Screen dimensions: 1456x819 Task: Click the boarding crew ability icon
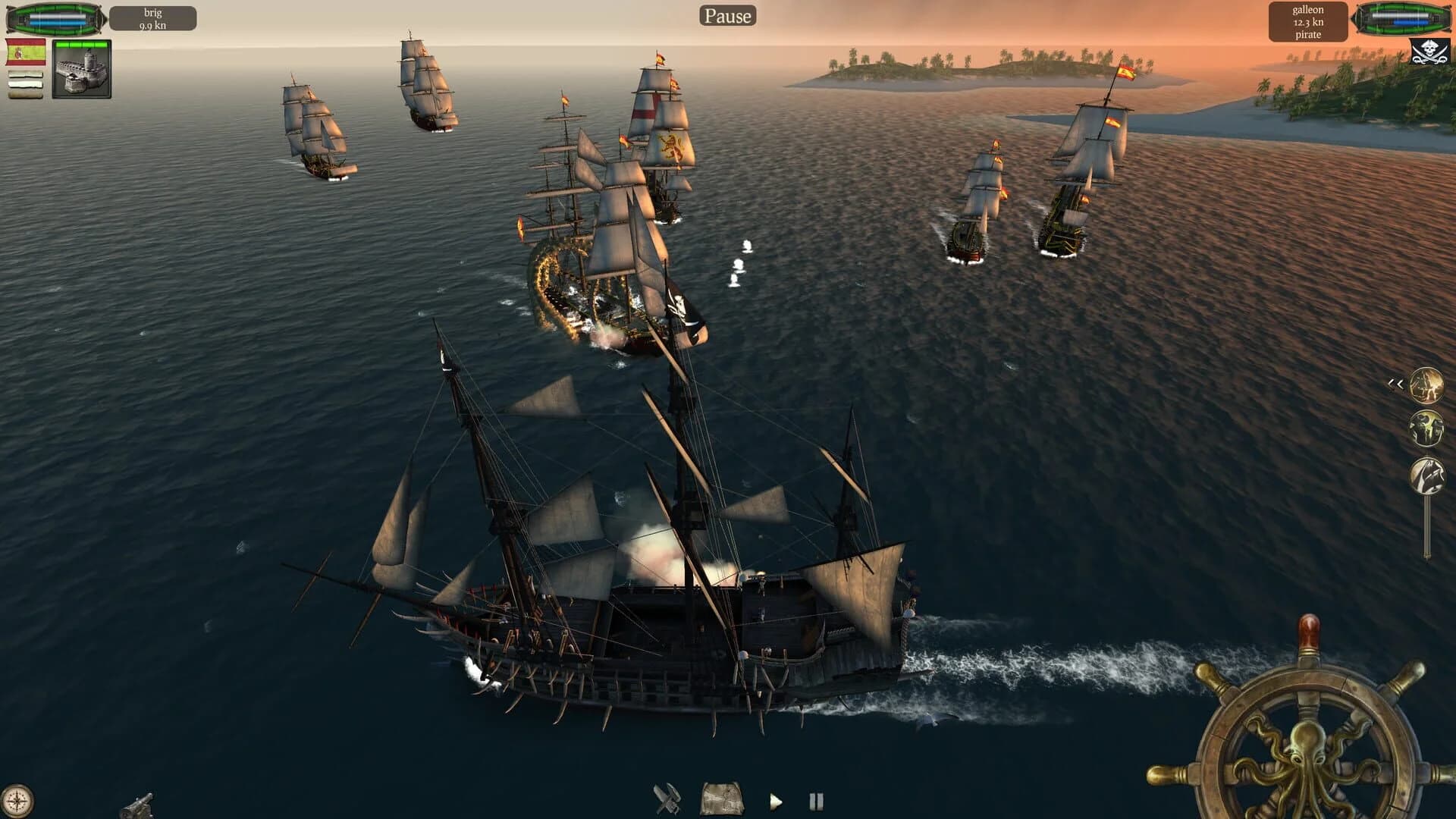(1426, 427)
